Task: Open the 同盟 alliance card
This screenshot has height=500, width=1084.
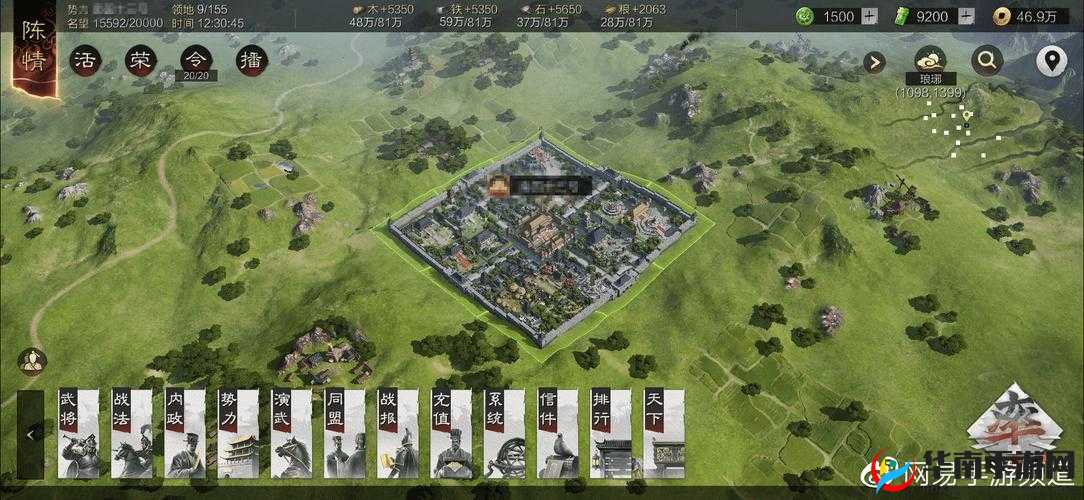Action: [344, 432]
